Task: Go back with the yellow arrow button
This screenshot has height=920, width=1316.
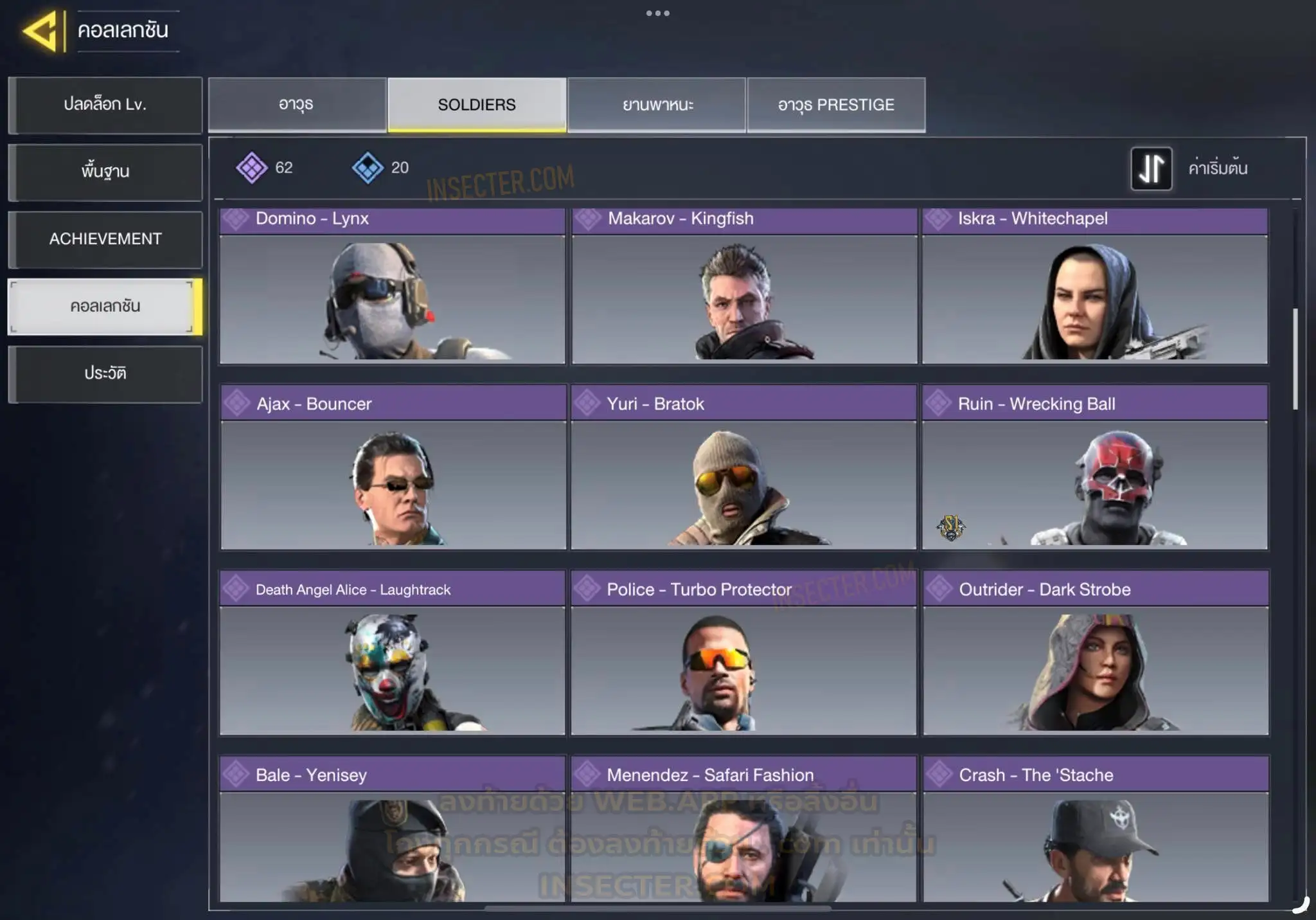Action: tap(41, 31)
